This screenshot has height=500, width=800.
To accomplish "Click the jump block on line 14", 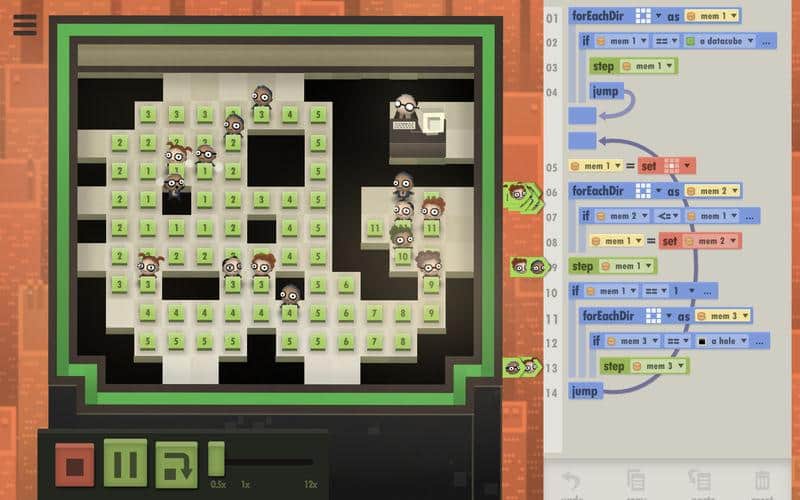I will click(586, 391).
